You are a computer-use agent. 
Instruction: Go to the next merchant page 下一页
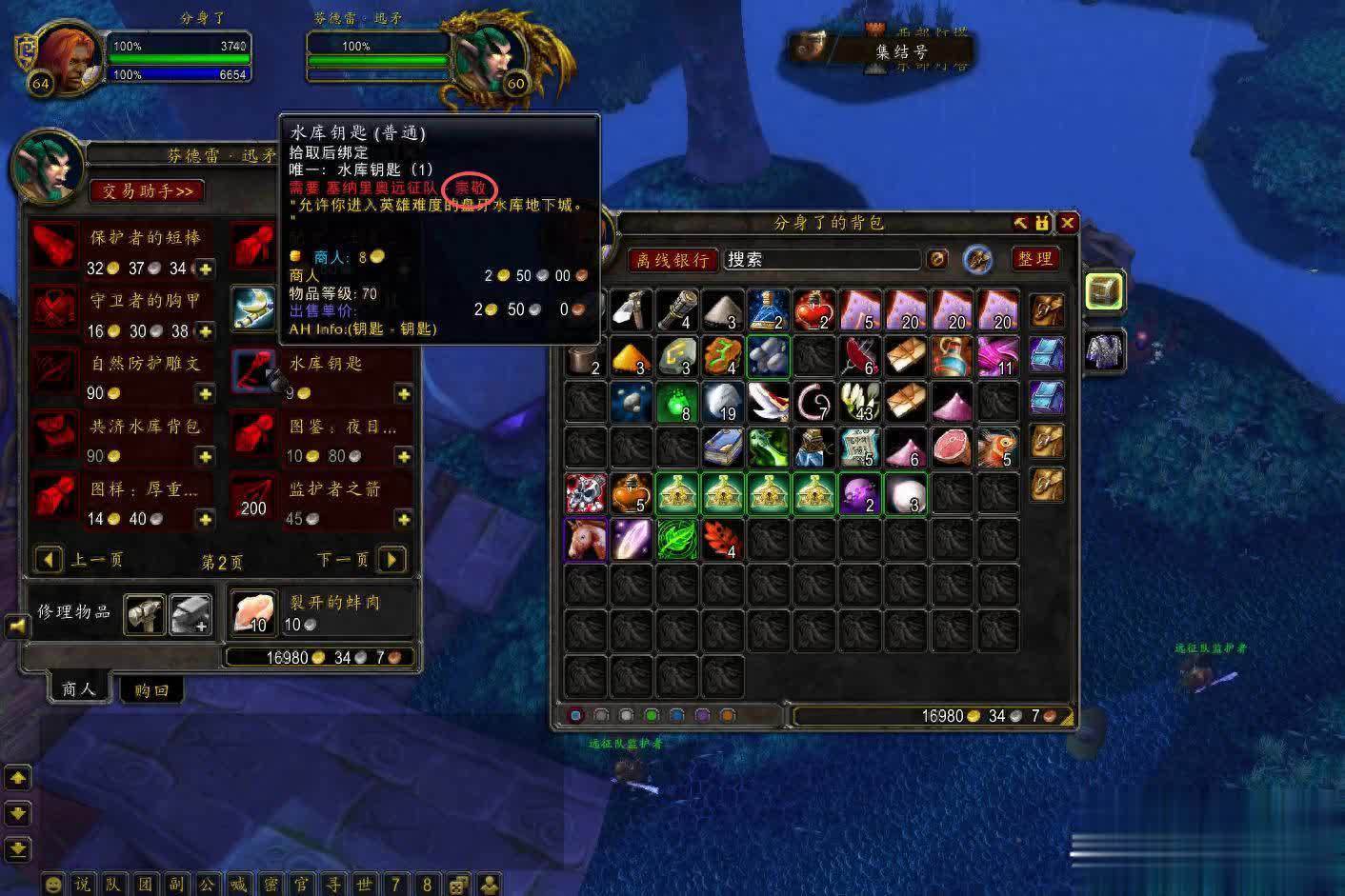[391, 559]
